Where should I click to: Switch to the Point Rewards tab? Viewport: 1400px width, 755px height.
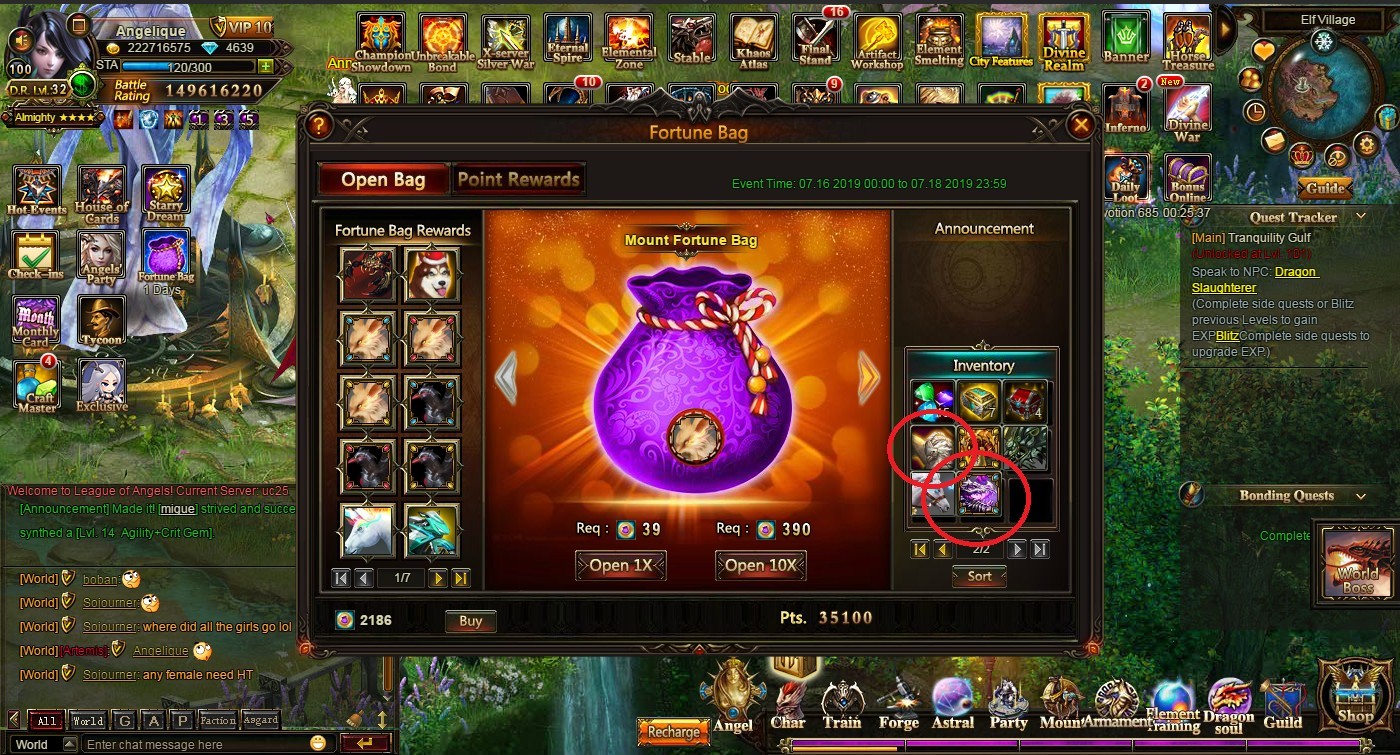click(518, 180)
